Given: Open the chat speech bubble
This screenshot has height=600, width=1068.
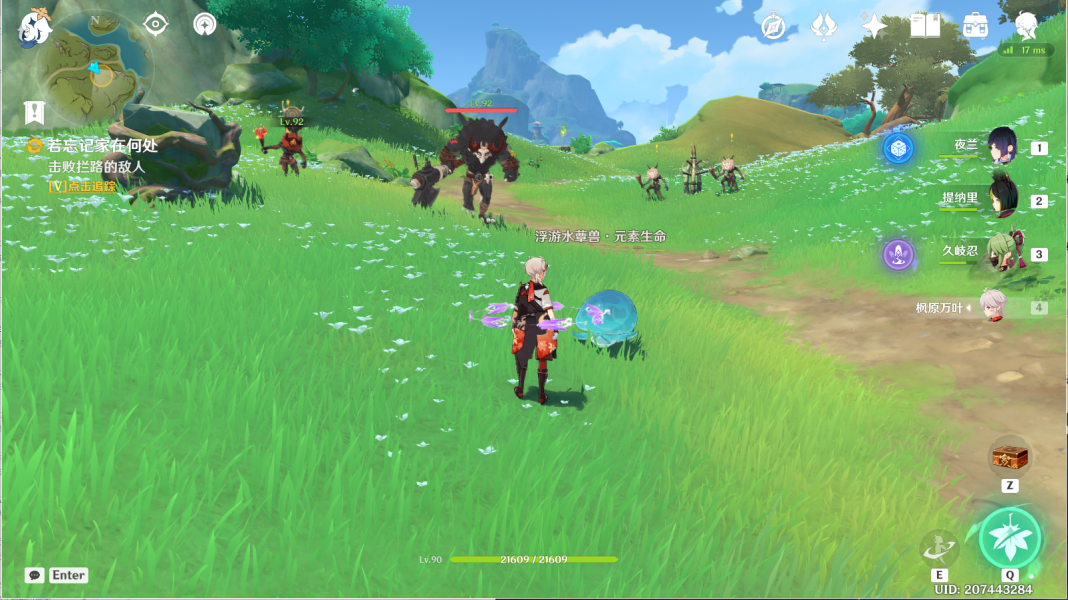Looking at the screenshot, I should pyautogui.click(x=35, y=575).
